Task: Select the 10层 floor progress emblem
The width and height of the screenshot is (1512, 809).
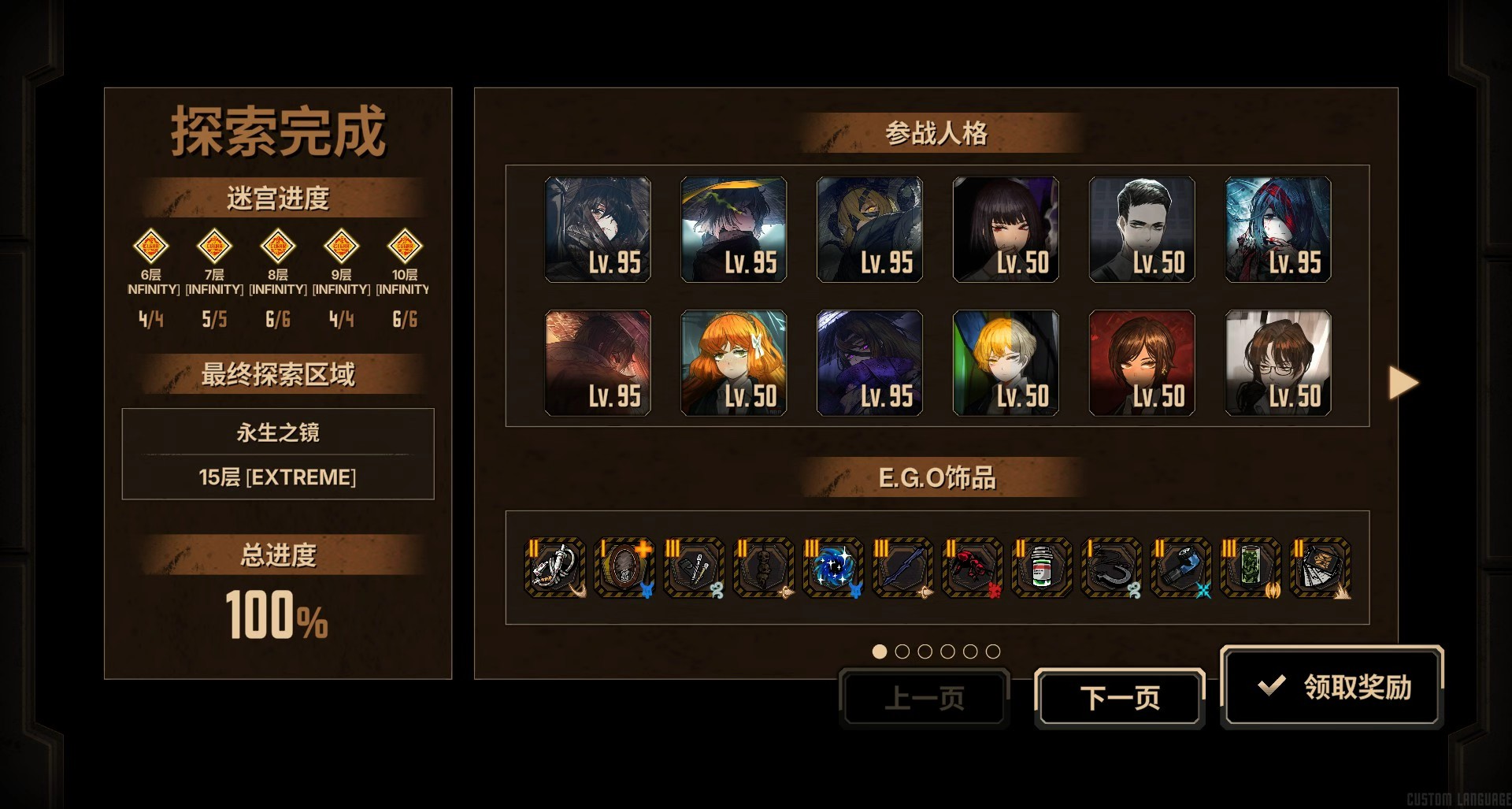Action: [405, 247]
